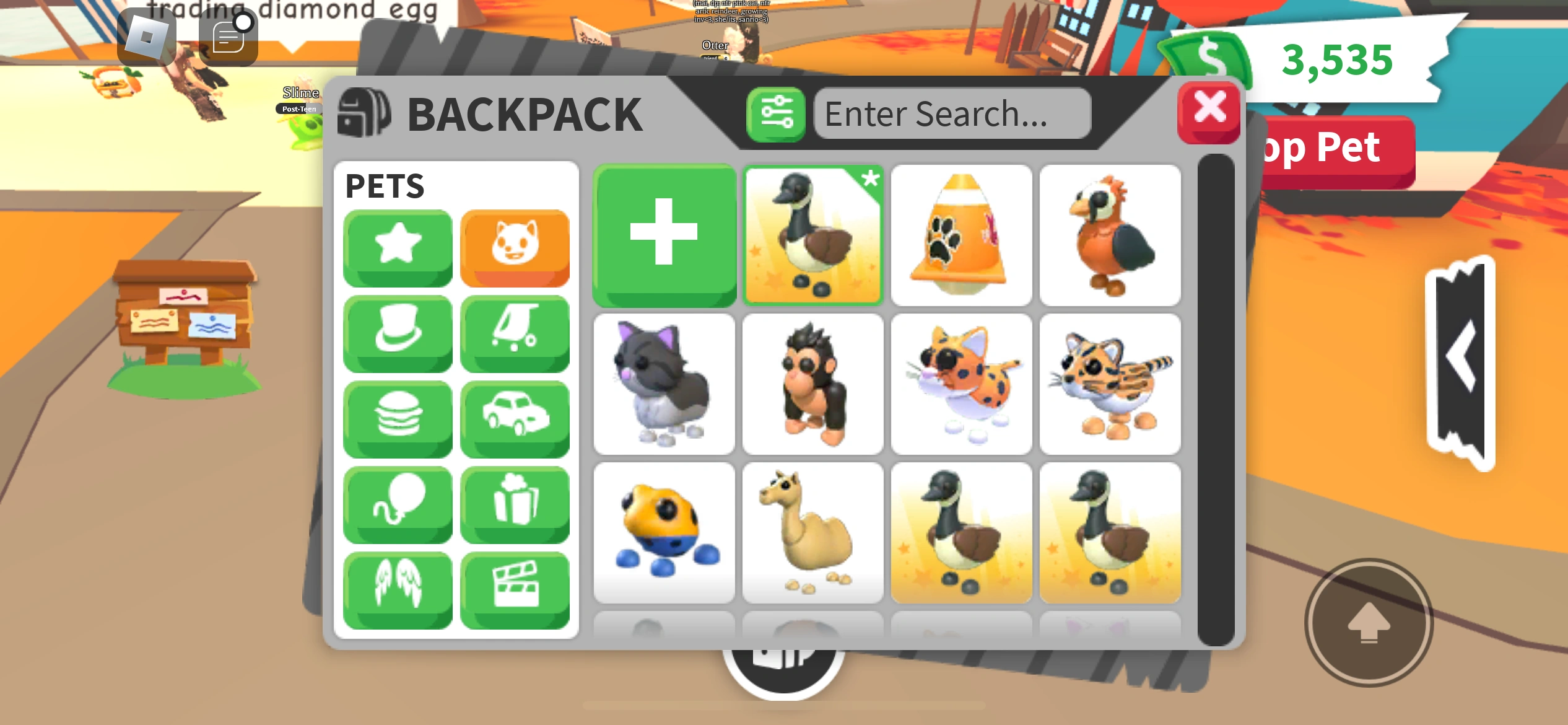Click the green plus to adopt pet
The image size is (1568, 725).
coord(664,235)
